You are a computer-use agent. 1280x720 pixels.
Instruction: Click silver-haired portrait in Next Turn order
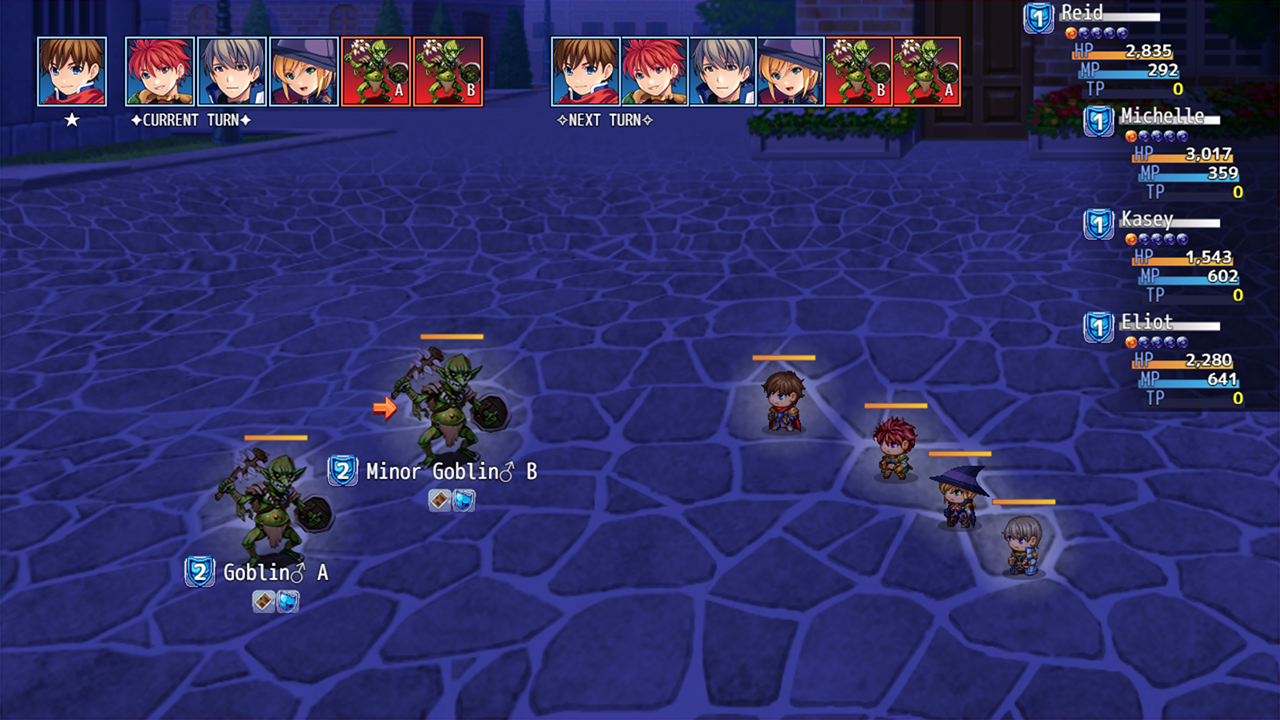[x=722, y=71]
